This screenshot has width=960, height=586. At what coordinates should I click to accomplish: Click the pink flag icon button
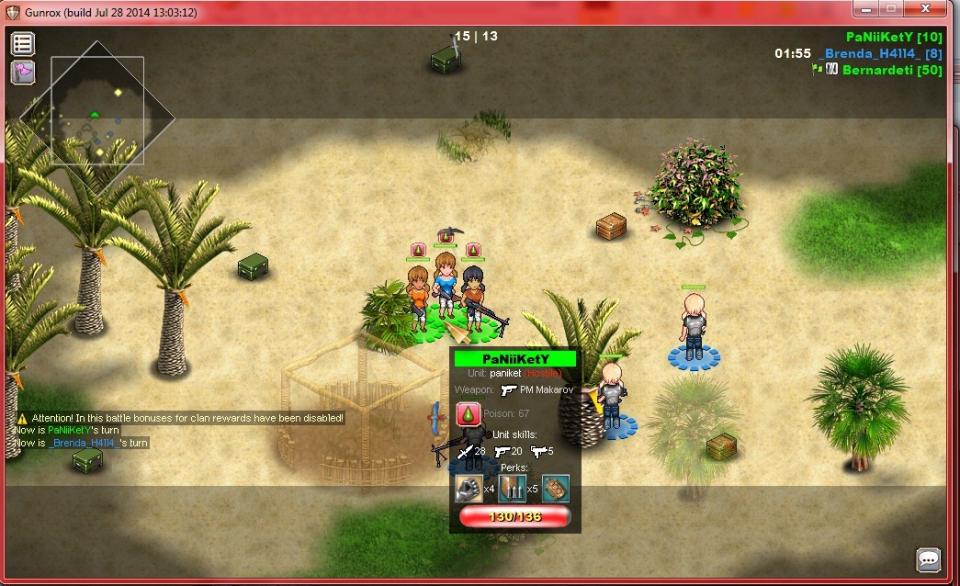pos(23,73)
